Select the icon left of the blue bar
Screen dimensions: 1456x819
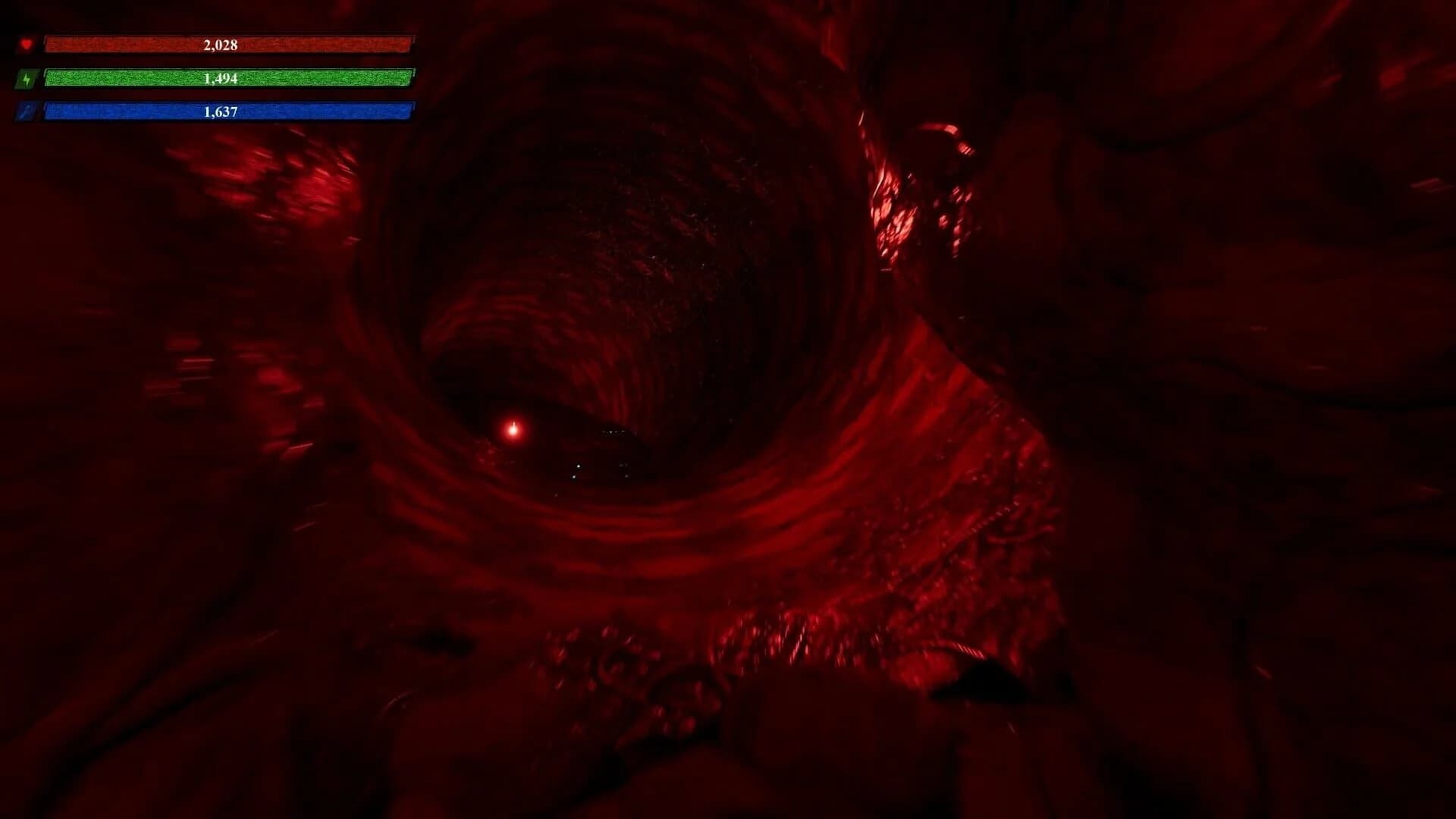tap(27, 110)
